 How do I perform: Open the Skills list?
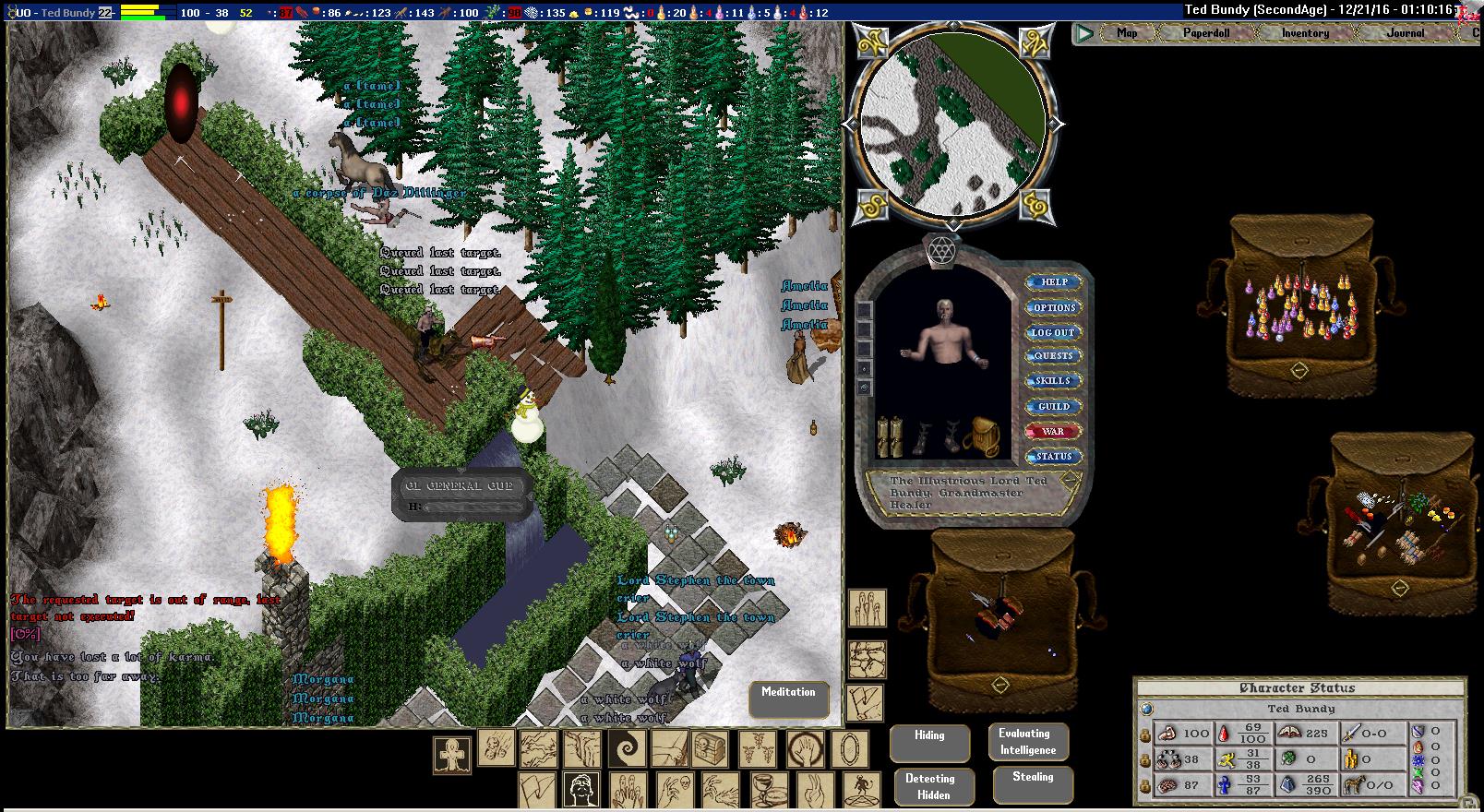click(1053, 381)
